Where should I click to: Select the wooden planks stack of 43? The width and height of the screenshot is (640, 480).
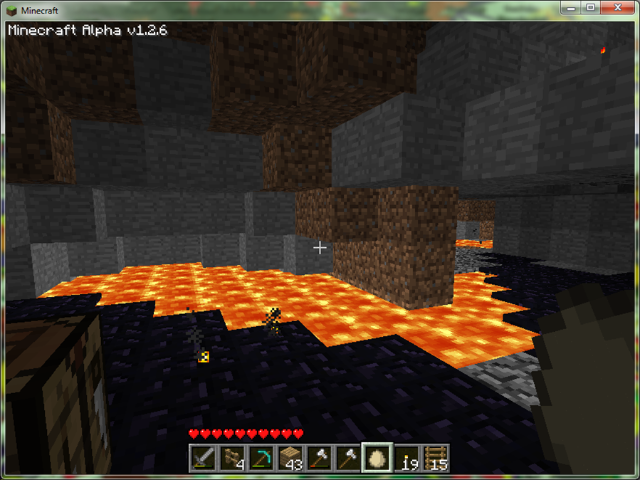291,458
